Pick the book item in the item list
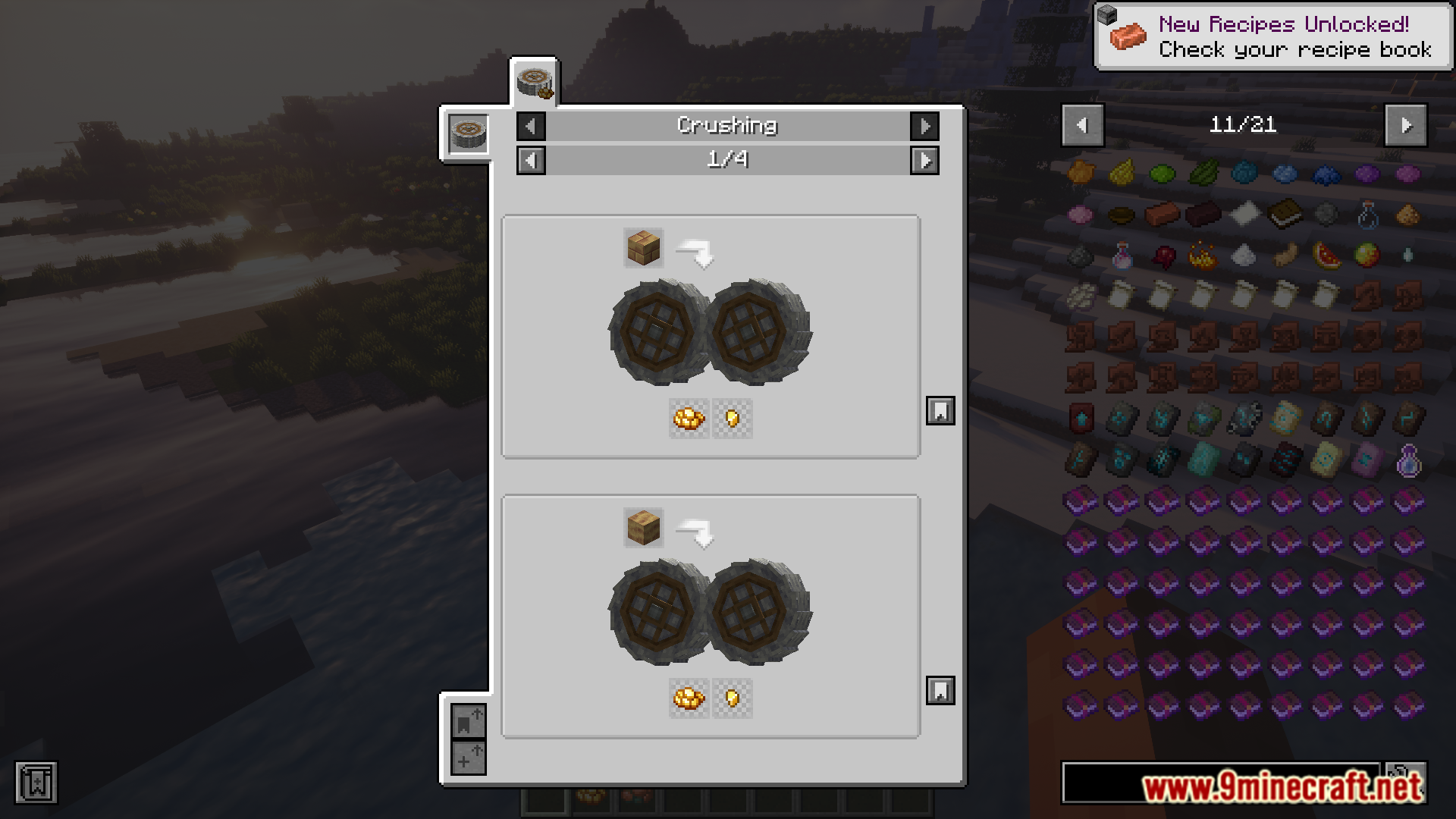This screenshot has width=1456, height=819. click(x=1285, y=215)
